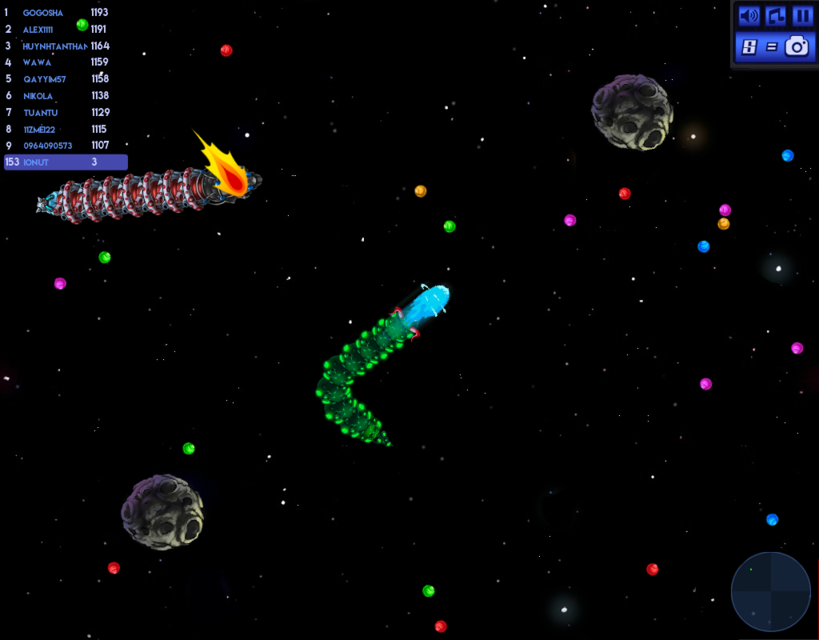Toggle the sound effects speaker button

point(748,16)
